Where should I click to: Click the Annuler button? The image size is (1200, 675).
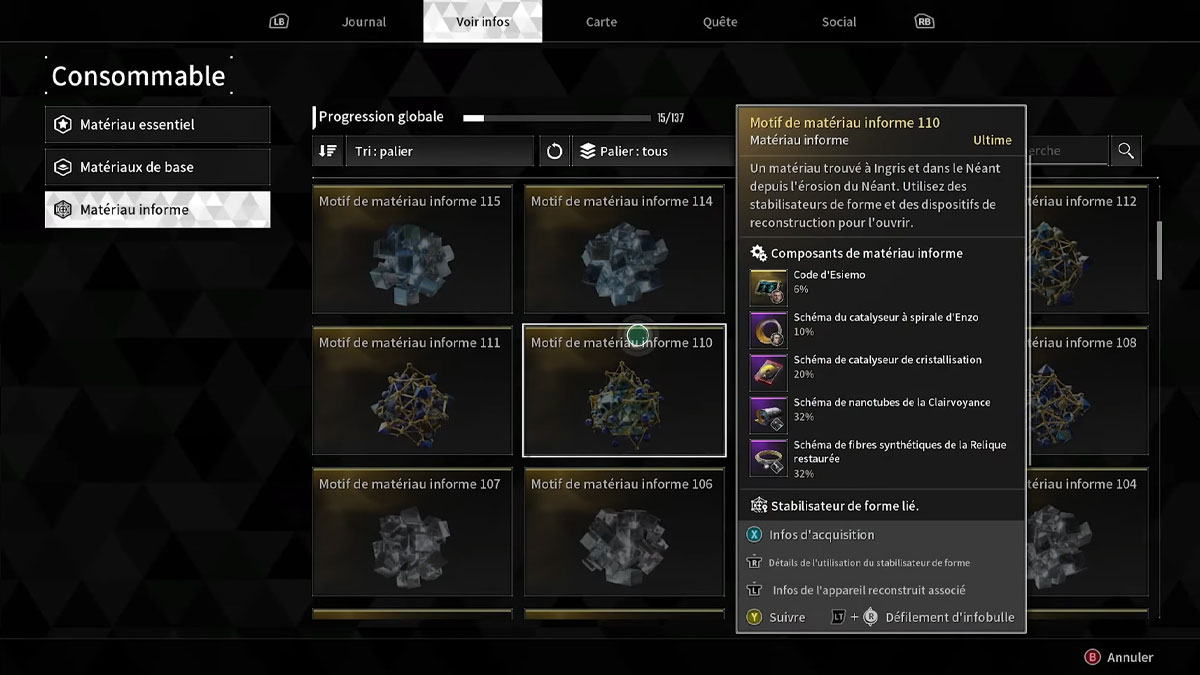(x=1120, y=657)
